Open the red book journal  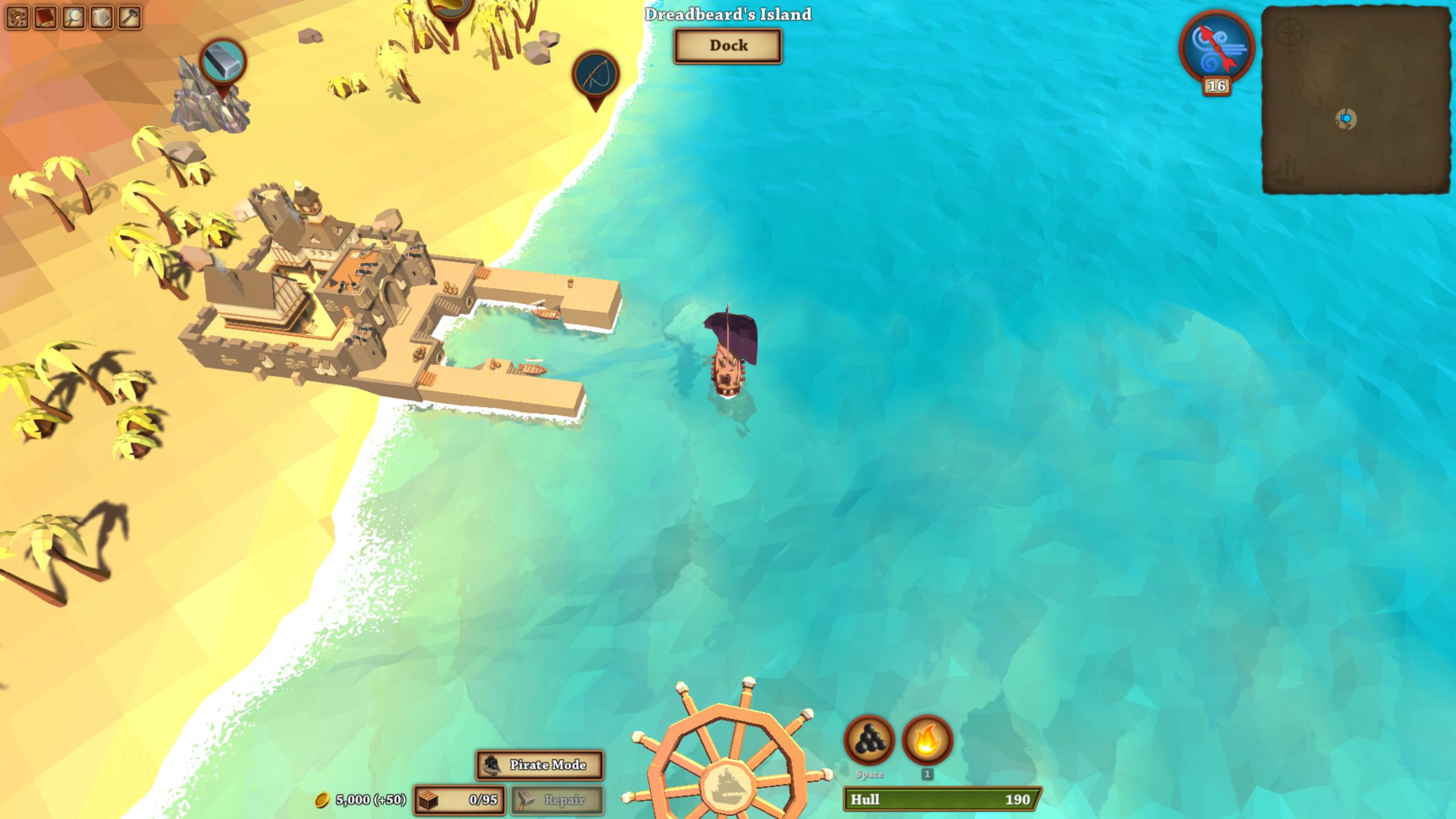point(45,18)
